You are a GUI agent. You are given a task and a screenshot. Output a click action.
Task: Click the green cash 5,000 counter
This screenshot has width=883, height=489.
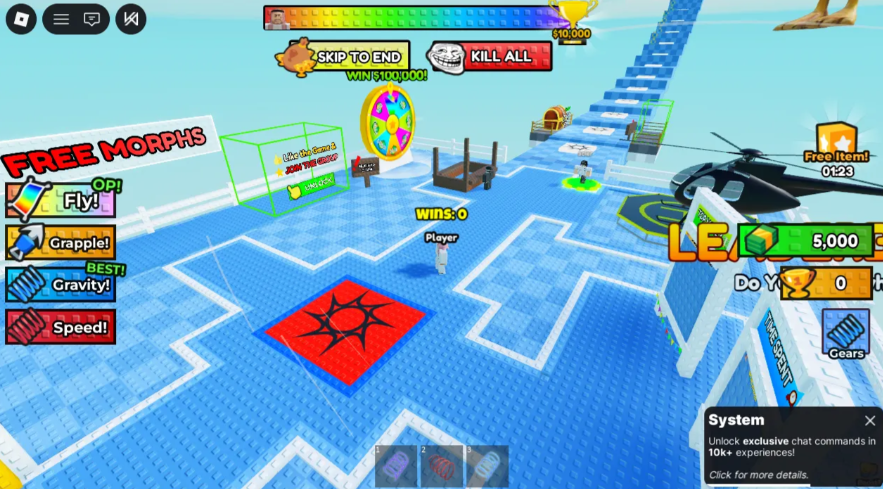click(x=810, y=241)
